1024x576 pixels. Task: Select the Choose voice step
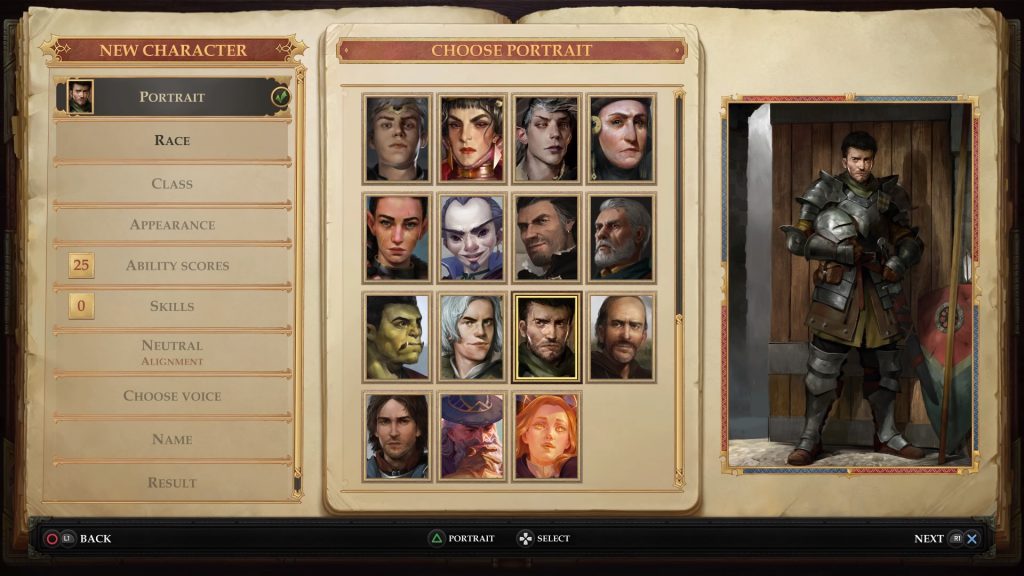[x=172, y=396]
